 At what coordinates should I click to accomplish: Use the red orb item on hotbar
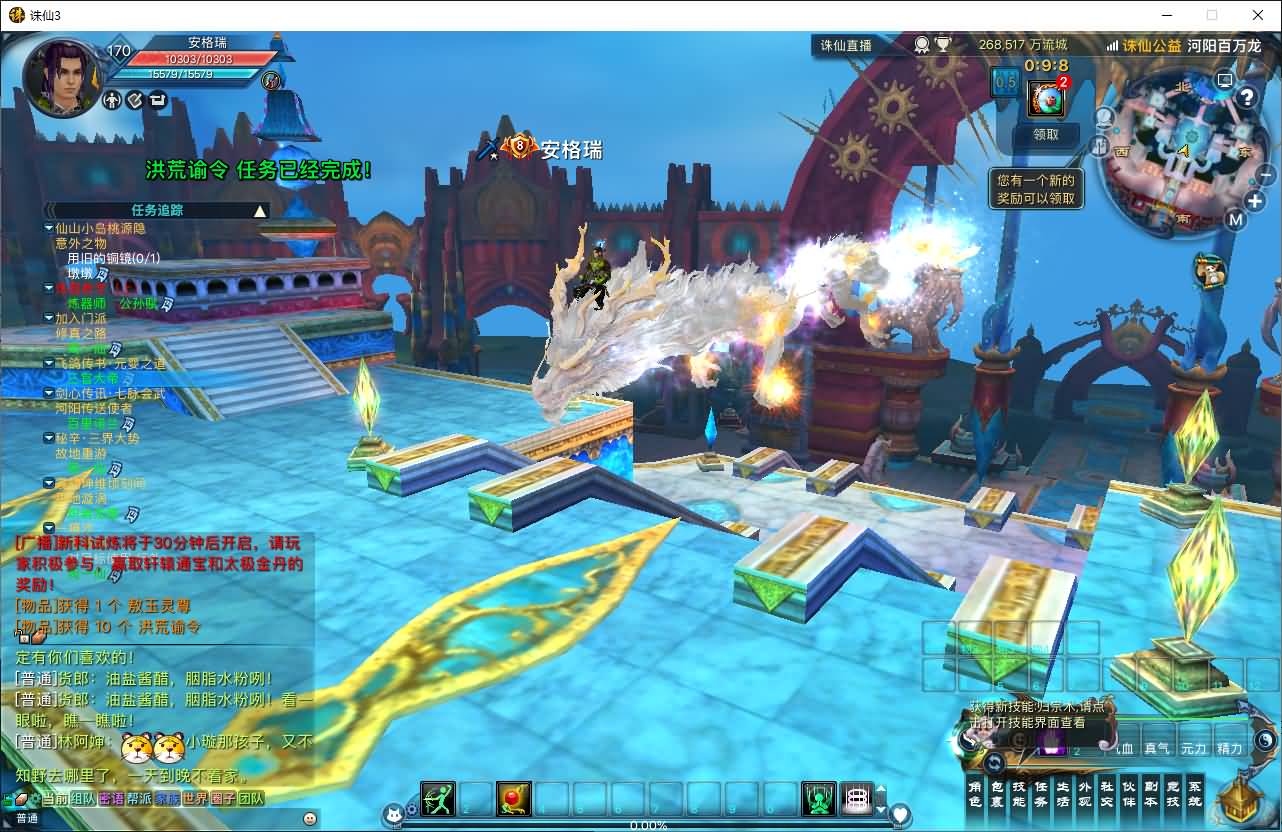[x=514, y=799]
